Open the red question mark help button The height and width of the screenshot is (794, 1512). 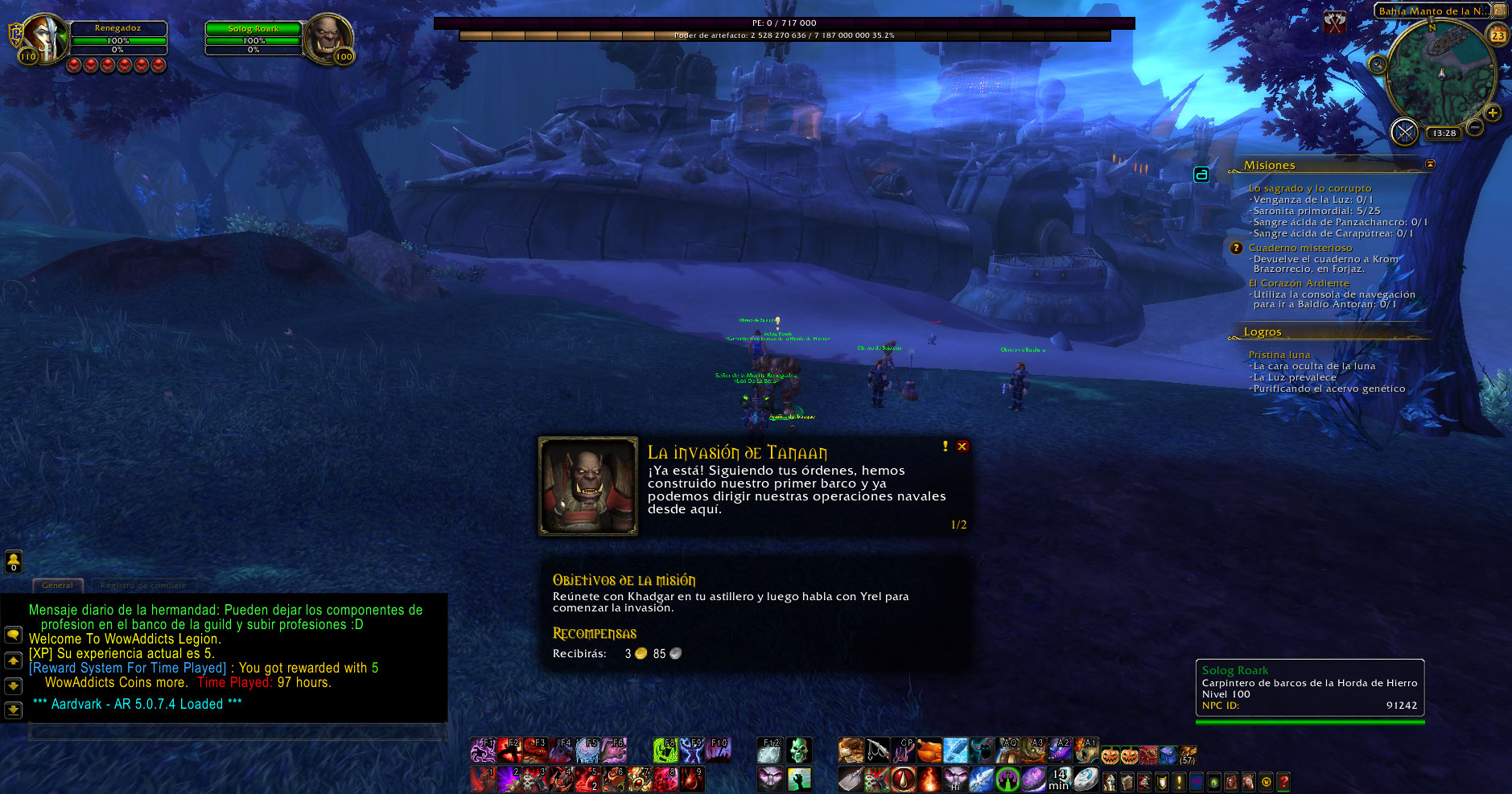point(1283,781)
